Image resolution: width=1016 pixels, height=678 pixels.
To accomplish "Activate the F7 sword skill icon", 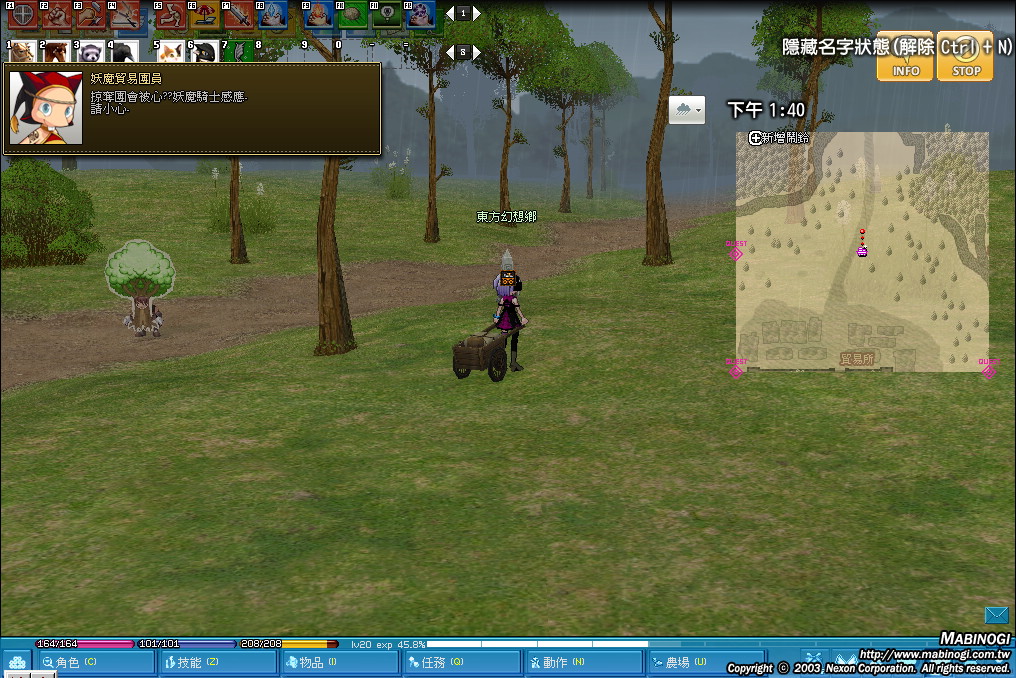I will (x=239, y=14).
